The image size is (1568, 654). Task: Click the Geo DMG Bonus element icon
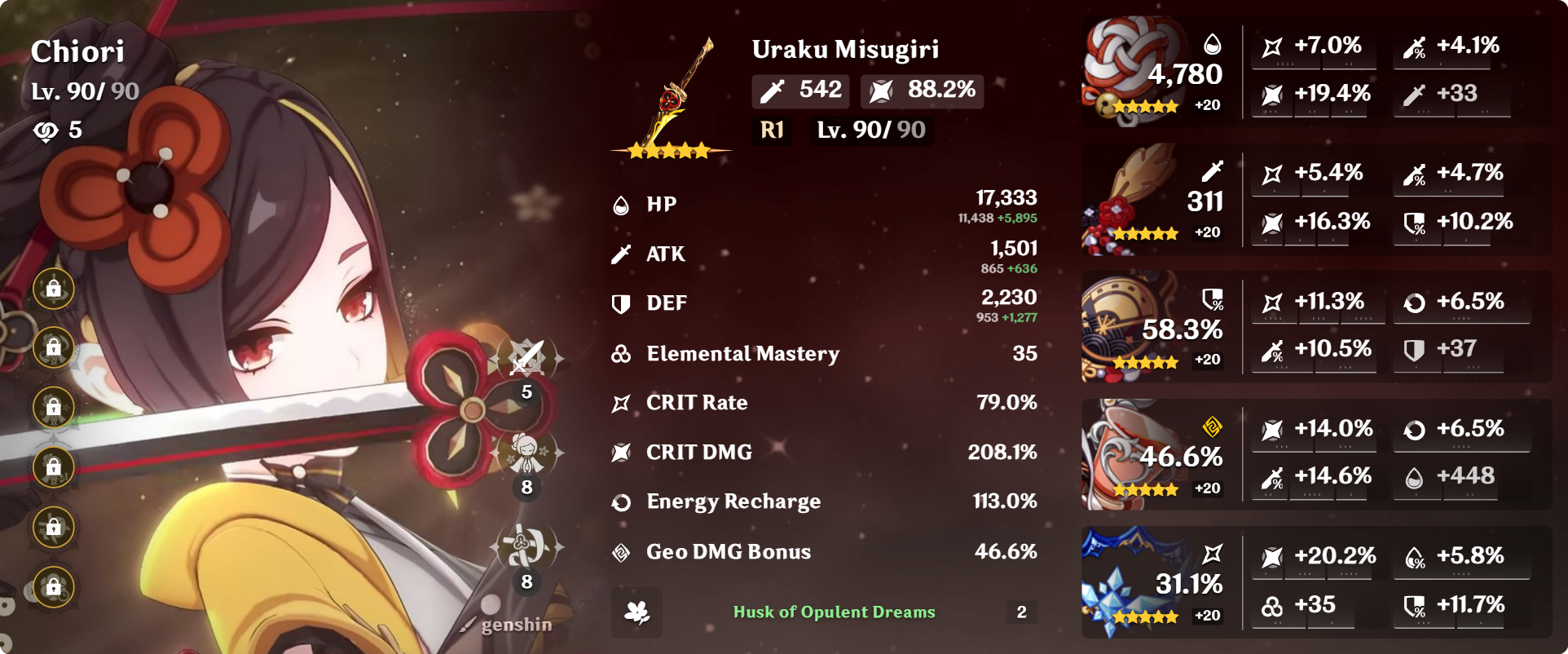[622, 551]
